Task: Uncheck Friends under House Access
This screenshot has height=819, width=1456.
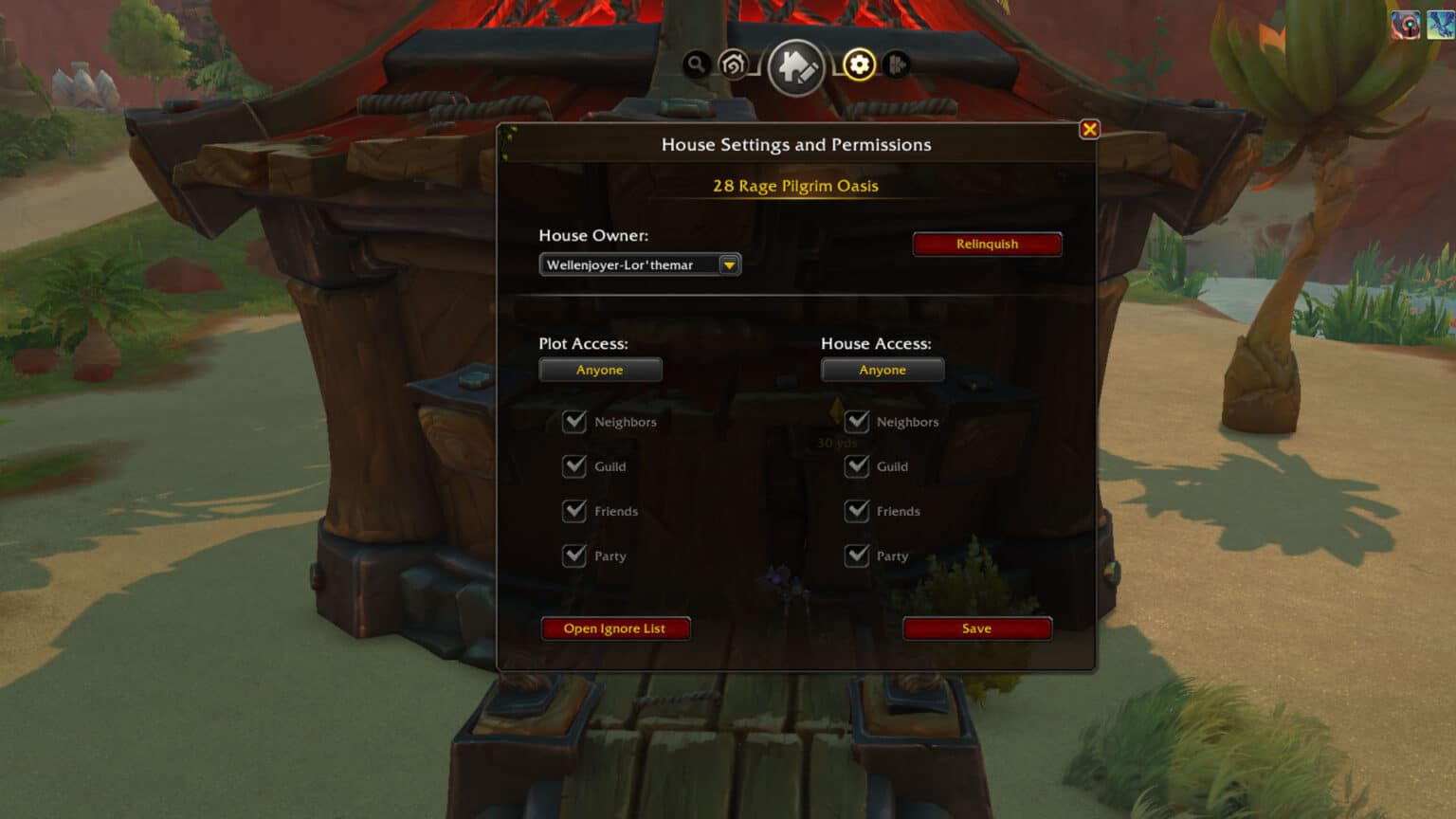Action: pyautogui.click(x=857, y=511)
